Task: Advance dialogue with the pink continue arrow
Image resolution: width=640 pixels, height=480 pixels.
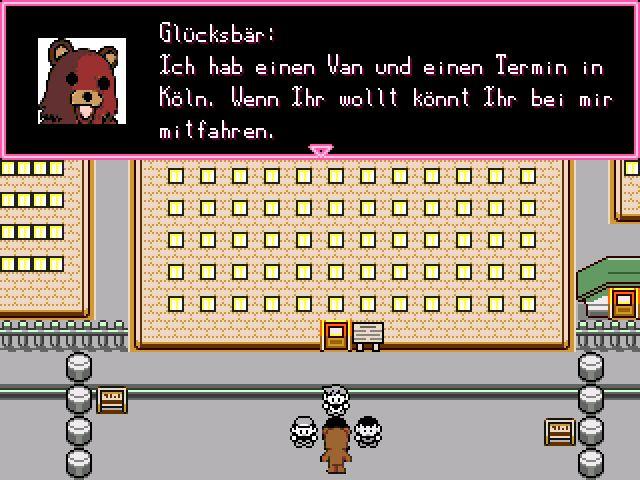Action: pyautogui.click(x=320, y=150)
